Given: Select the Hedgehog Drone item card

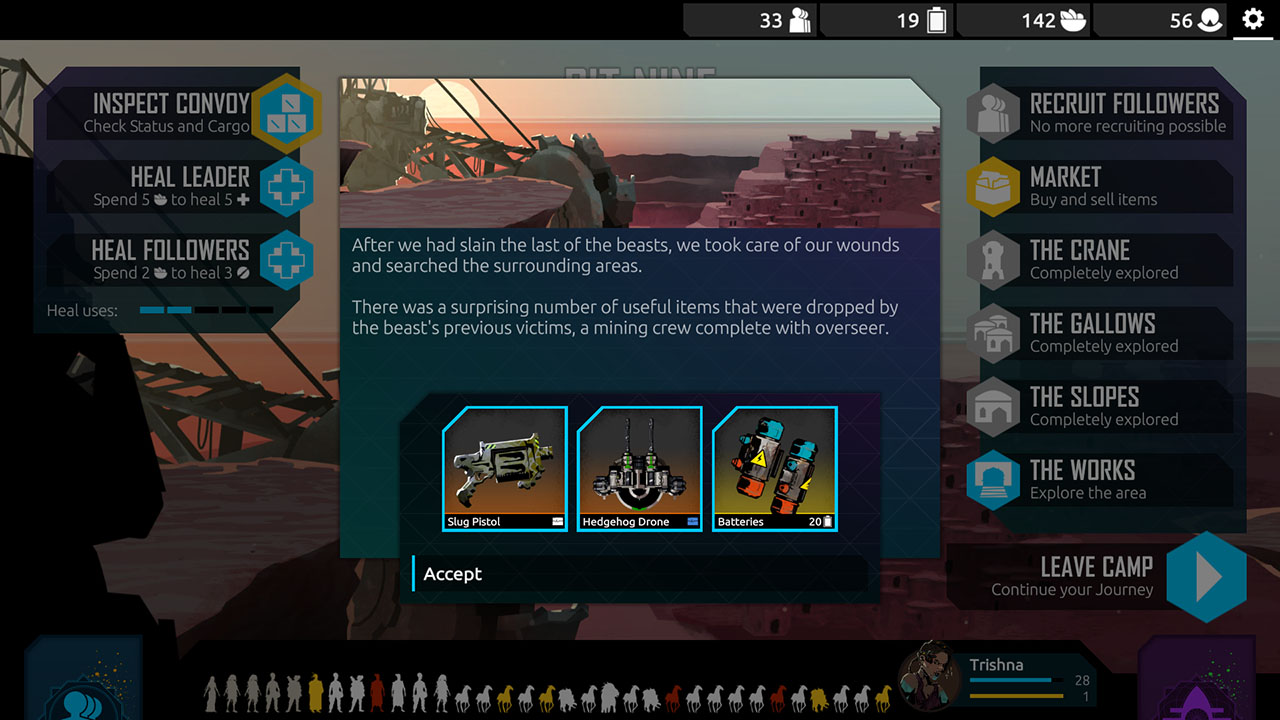Looking at the screenshot, I should coord(639,468).
